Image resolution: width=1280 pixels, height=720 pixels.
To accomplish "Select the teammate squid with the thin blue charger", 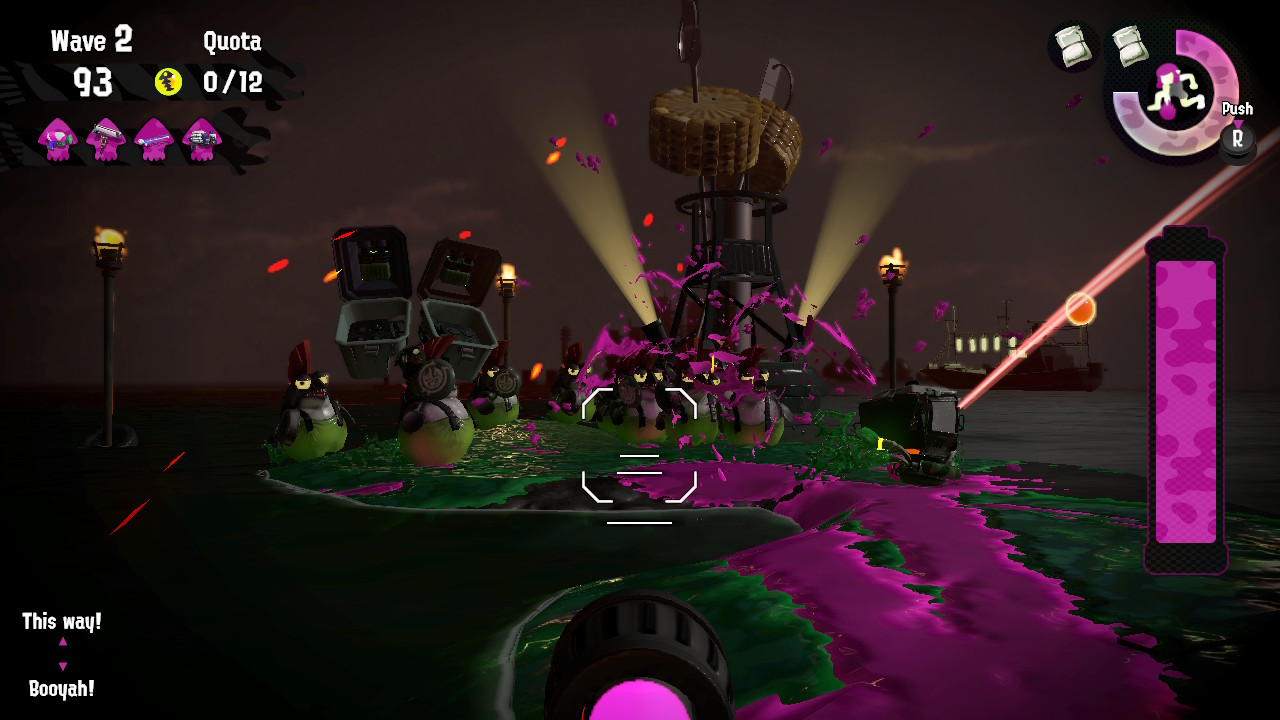I will coord(154,138).
